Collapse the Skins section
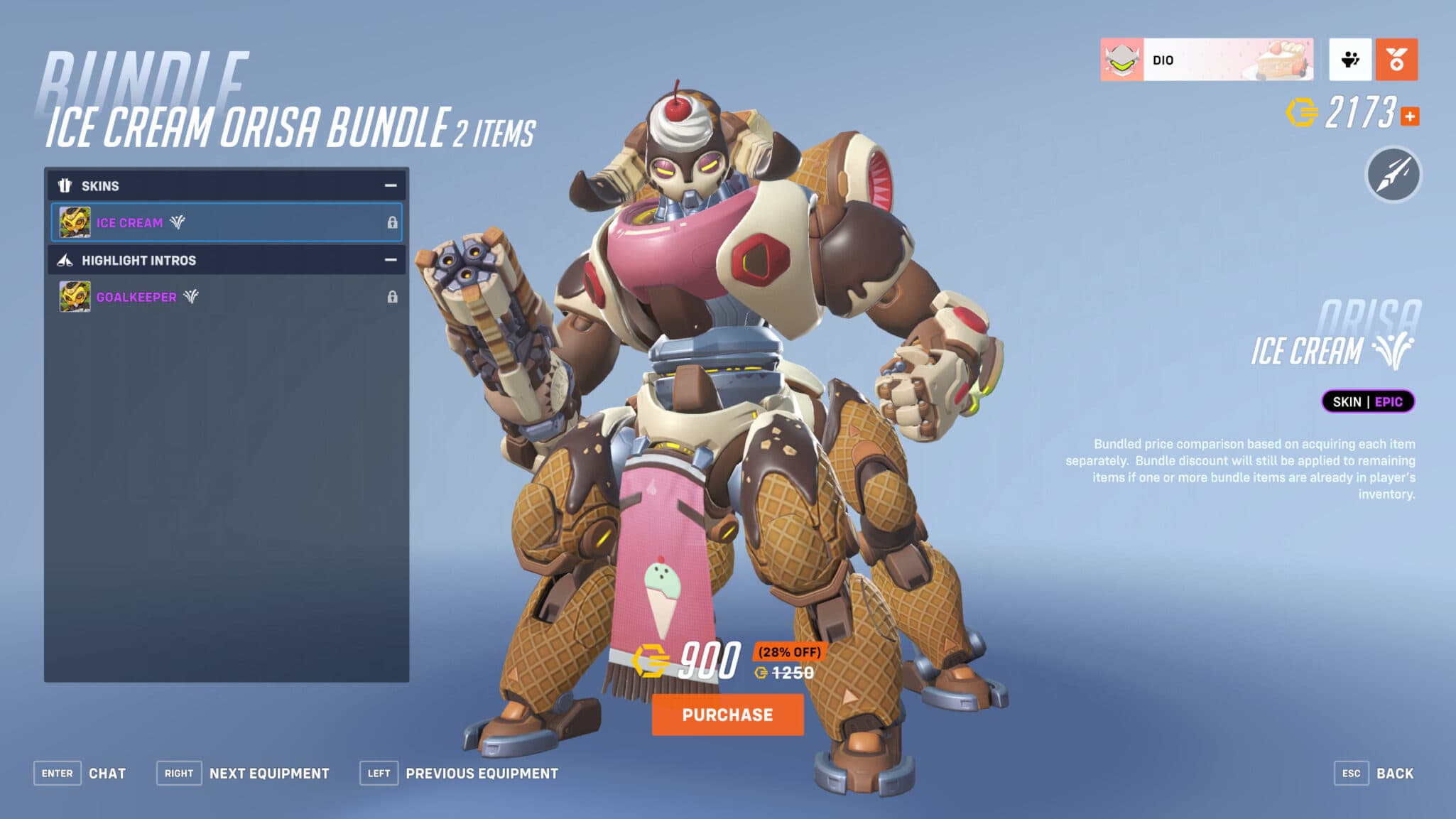 390,186
